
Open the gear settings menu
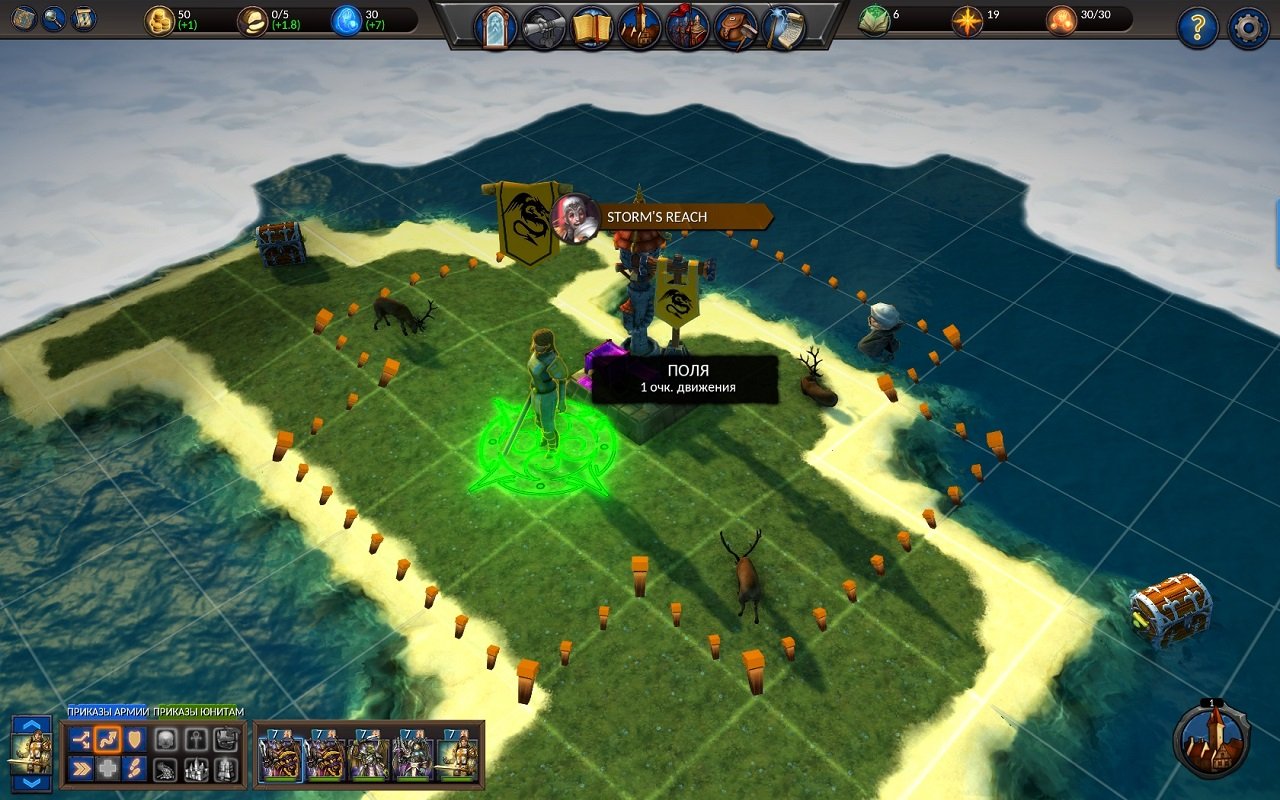click(1248, 28)
